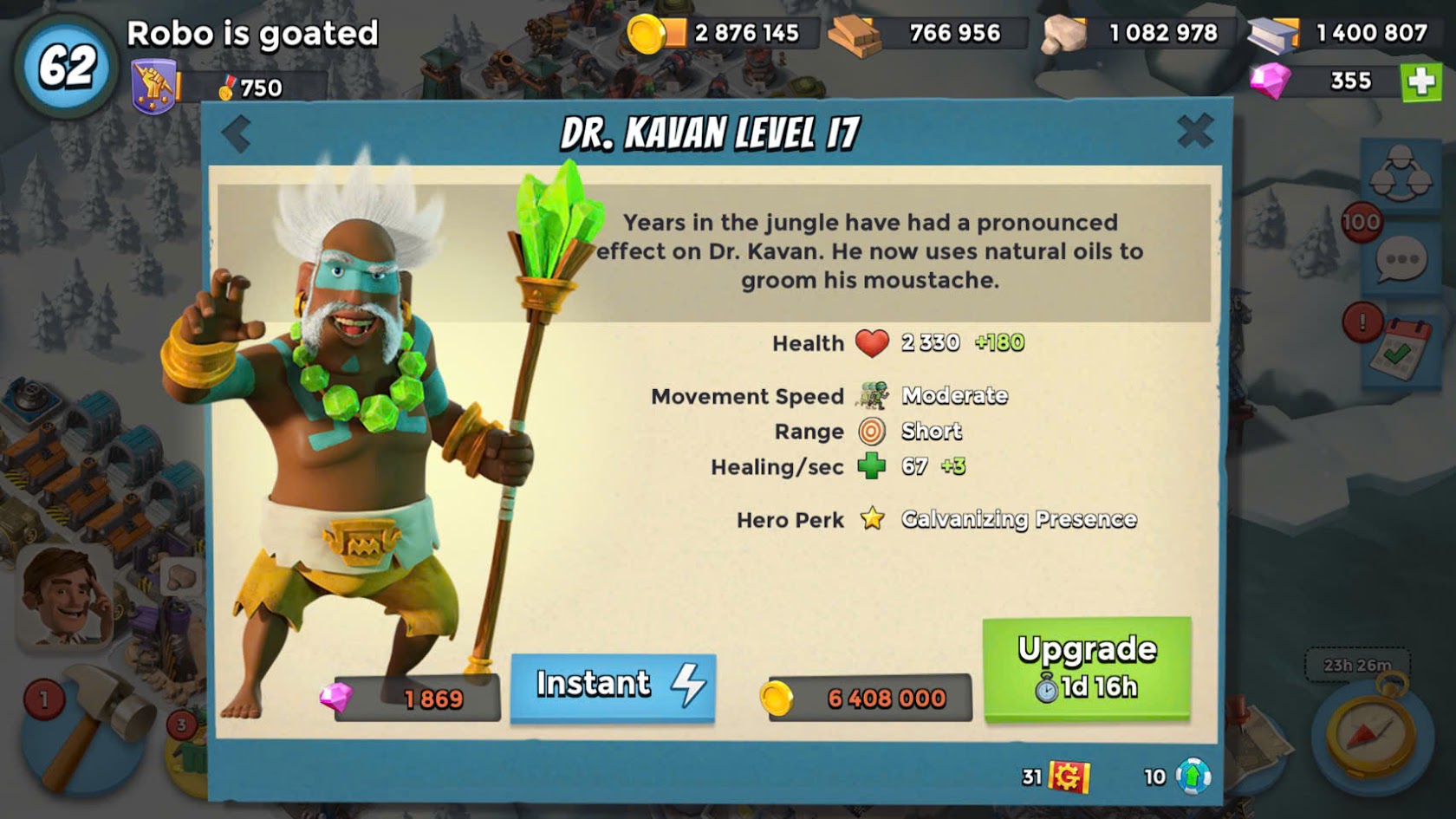The width and height of the screenshot is (1456, 819).
Task: Tap the advisor portrait
Action: (66, 596)
